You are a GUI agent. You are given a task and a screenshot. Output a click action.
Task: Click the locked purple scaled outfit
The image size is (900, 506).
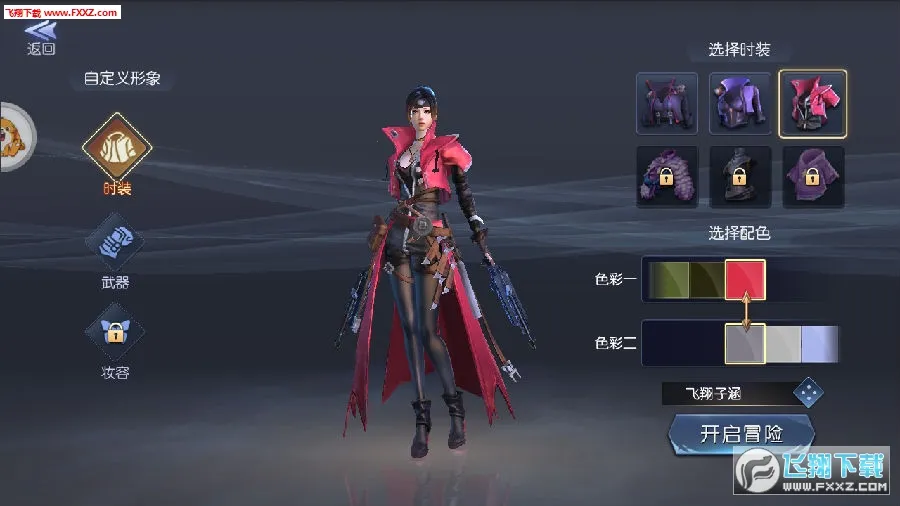(x=667, y=177)
